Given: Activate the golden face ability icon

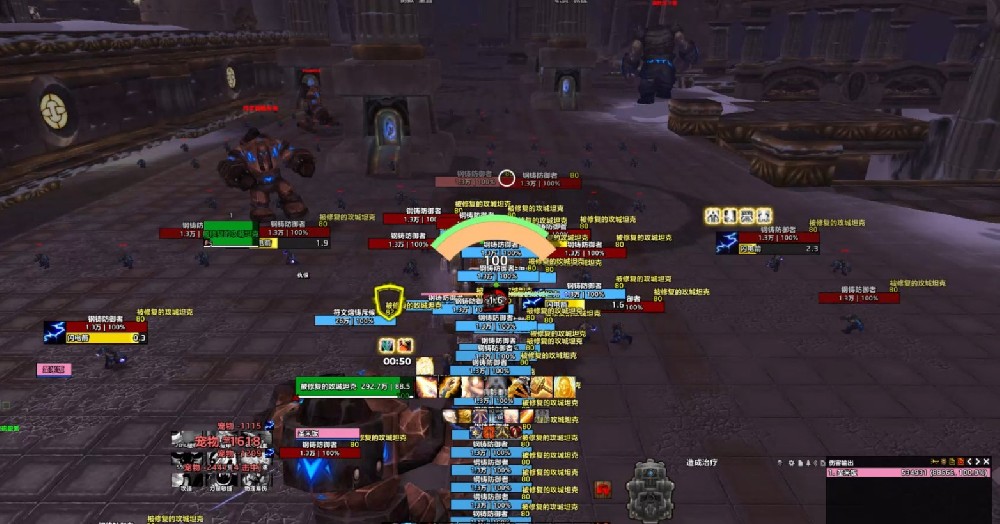Looking at the screenshot, I should point(567,386).
